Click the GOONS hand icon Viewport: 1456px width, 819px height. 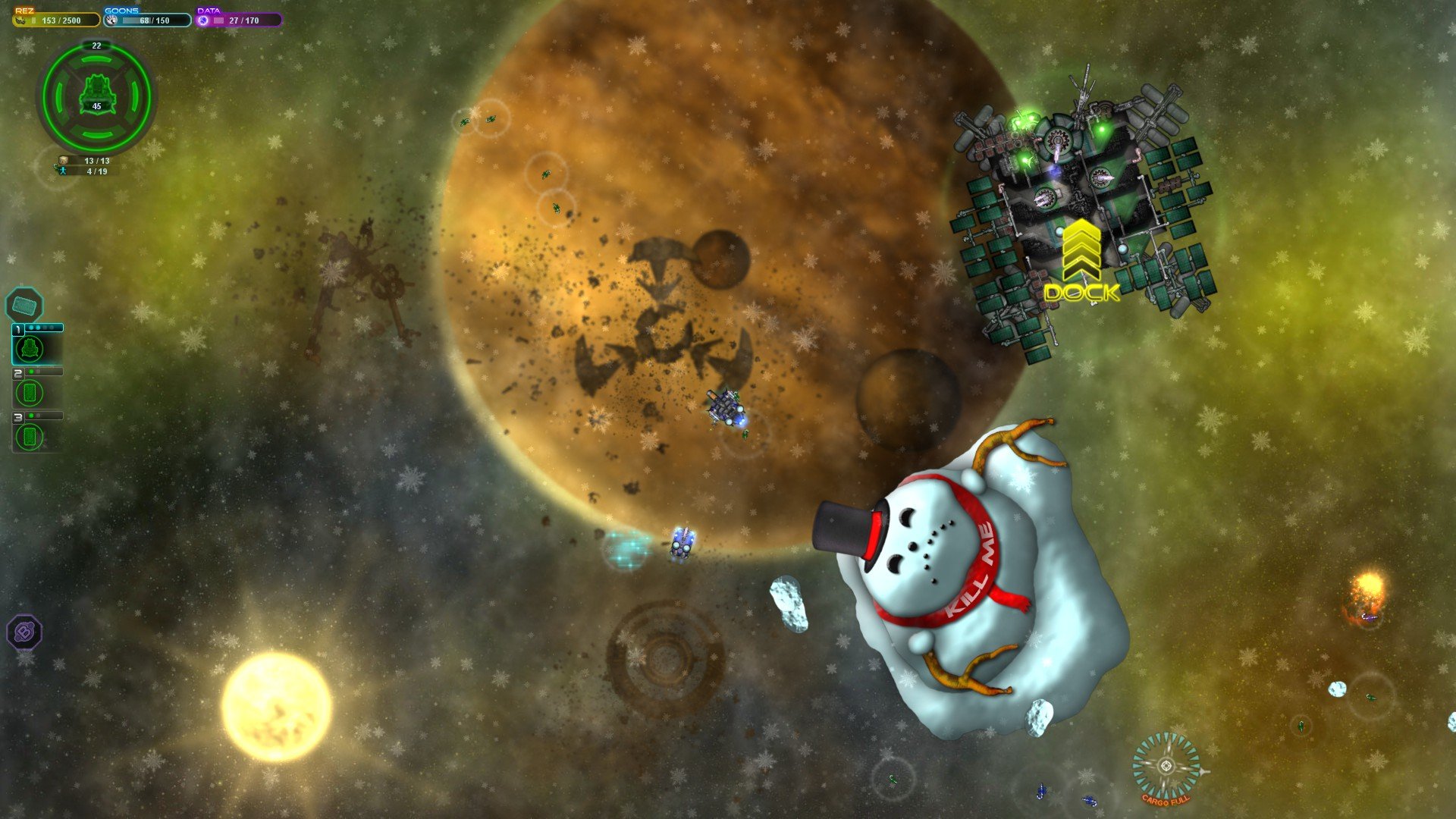pyautogui.click(x=111, y=20)
